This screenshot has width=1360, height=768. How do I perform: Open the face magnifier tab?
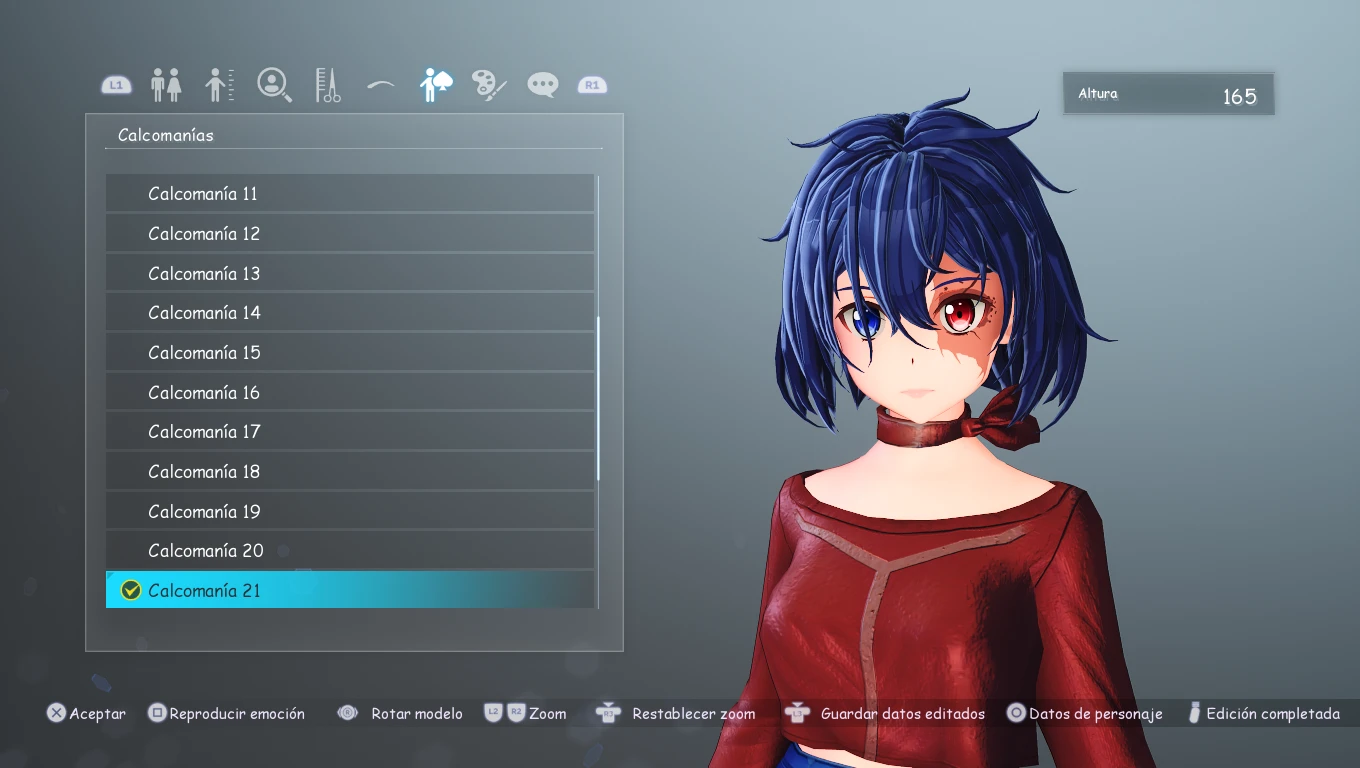274,85
